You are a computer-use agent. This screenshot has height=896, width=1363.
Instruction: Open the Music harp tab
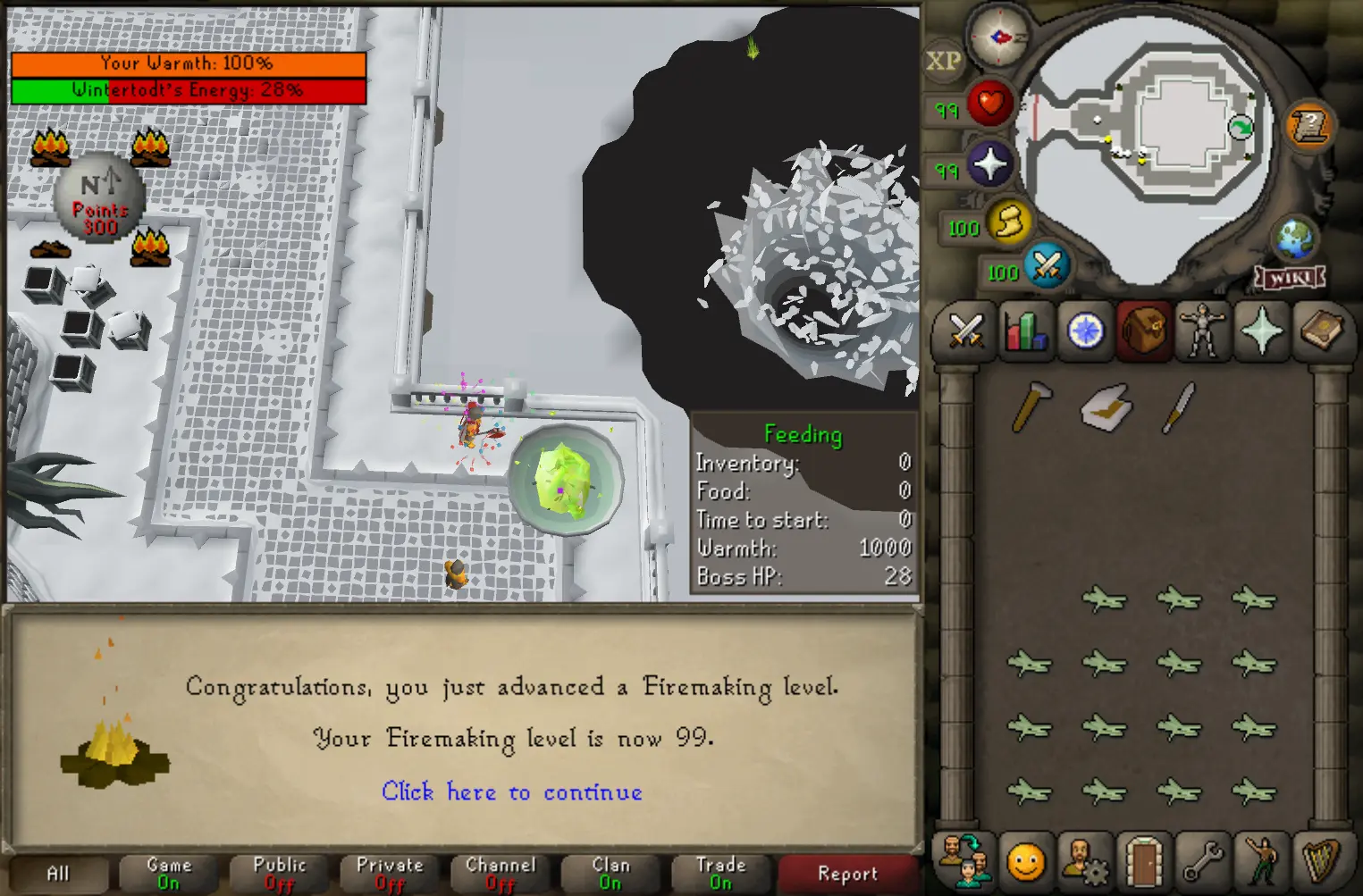(1321, 862)
